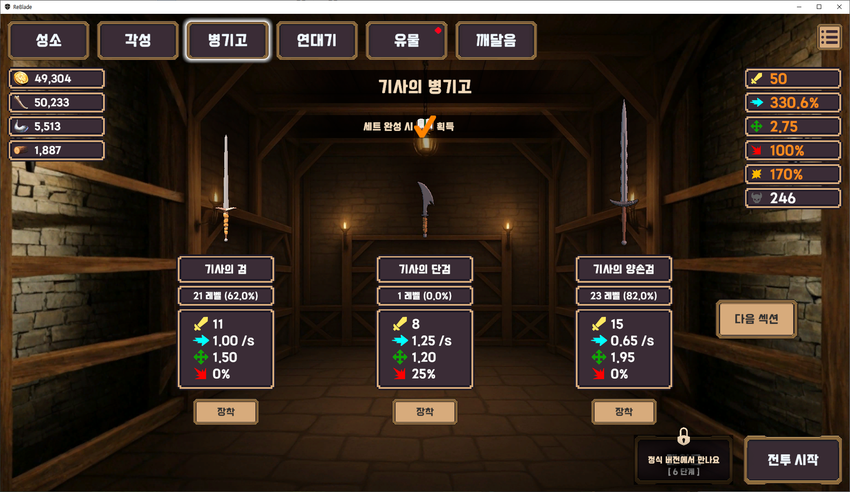Select the 병기고 tab
850x492 pixels.
228,41
